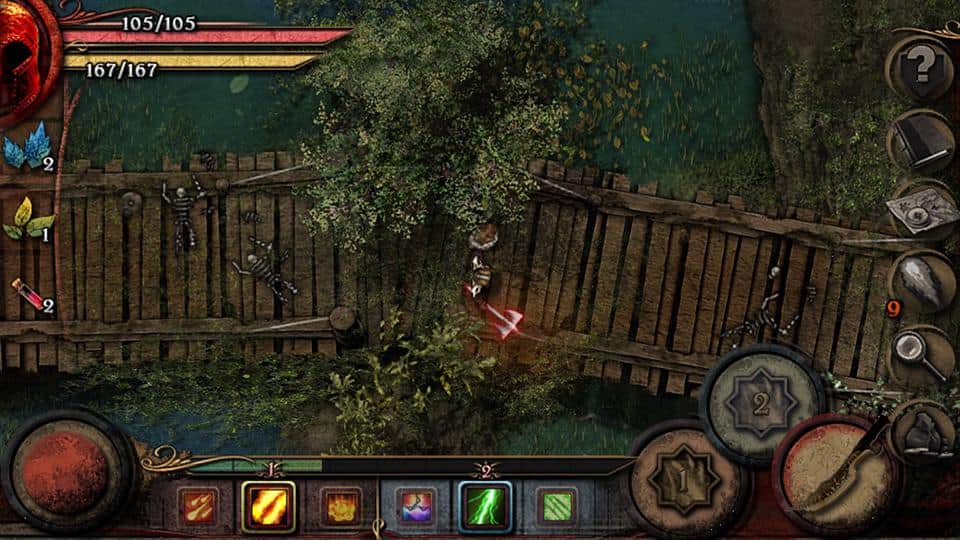960x540 pixels.
Task: Open the journal book icon
Action: point(922,142)
